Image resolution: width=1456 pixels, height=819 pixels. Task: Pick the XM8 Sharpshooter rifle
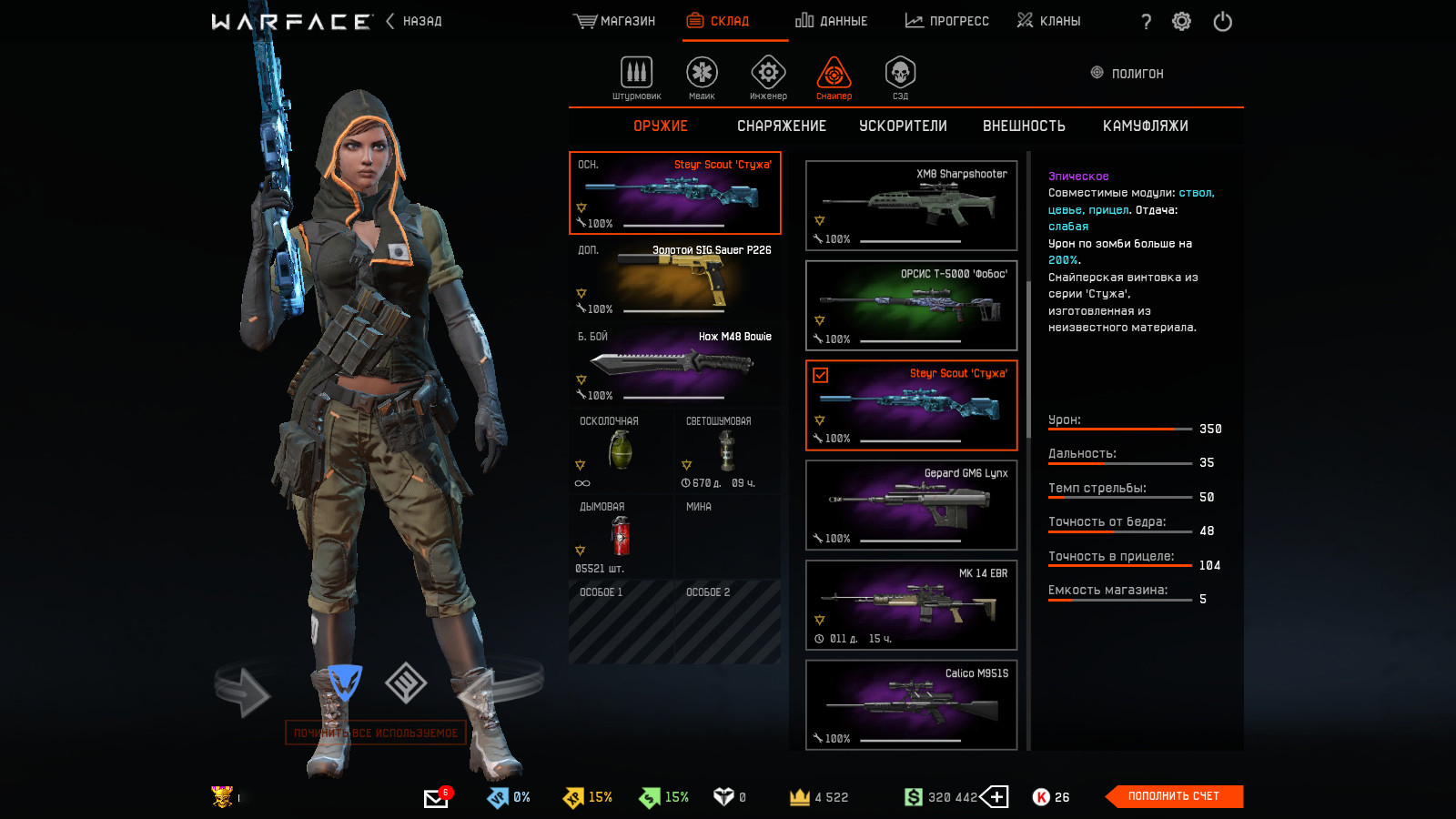click(x=911, y=206)
